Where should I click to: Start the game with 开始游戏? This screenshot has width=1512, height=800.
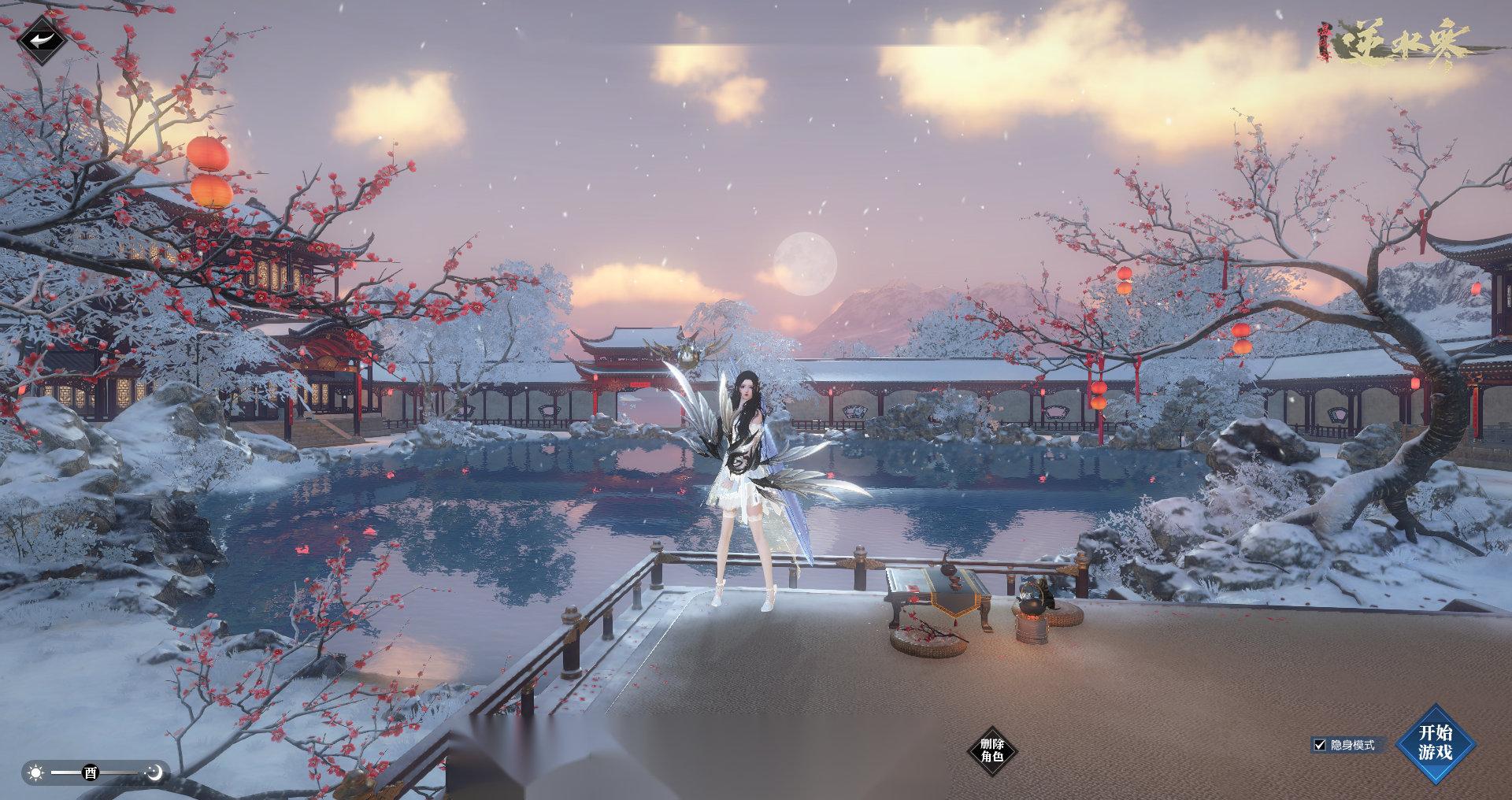click(x=1435, y=743)
